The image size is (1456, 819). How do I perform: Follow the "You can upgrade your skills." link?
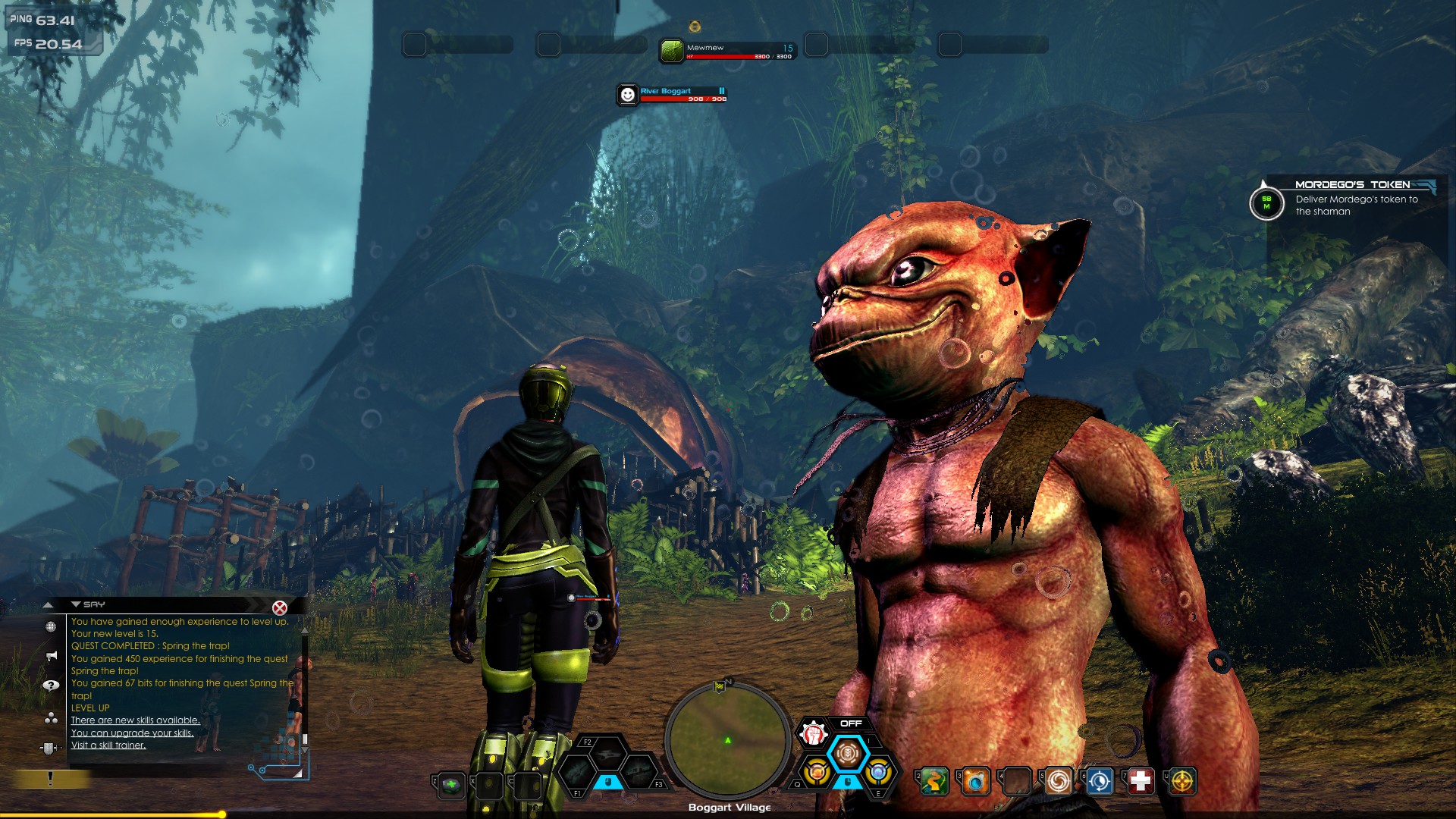132,733
